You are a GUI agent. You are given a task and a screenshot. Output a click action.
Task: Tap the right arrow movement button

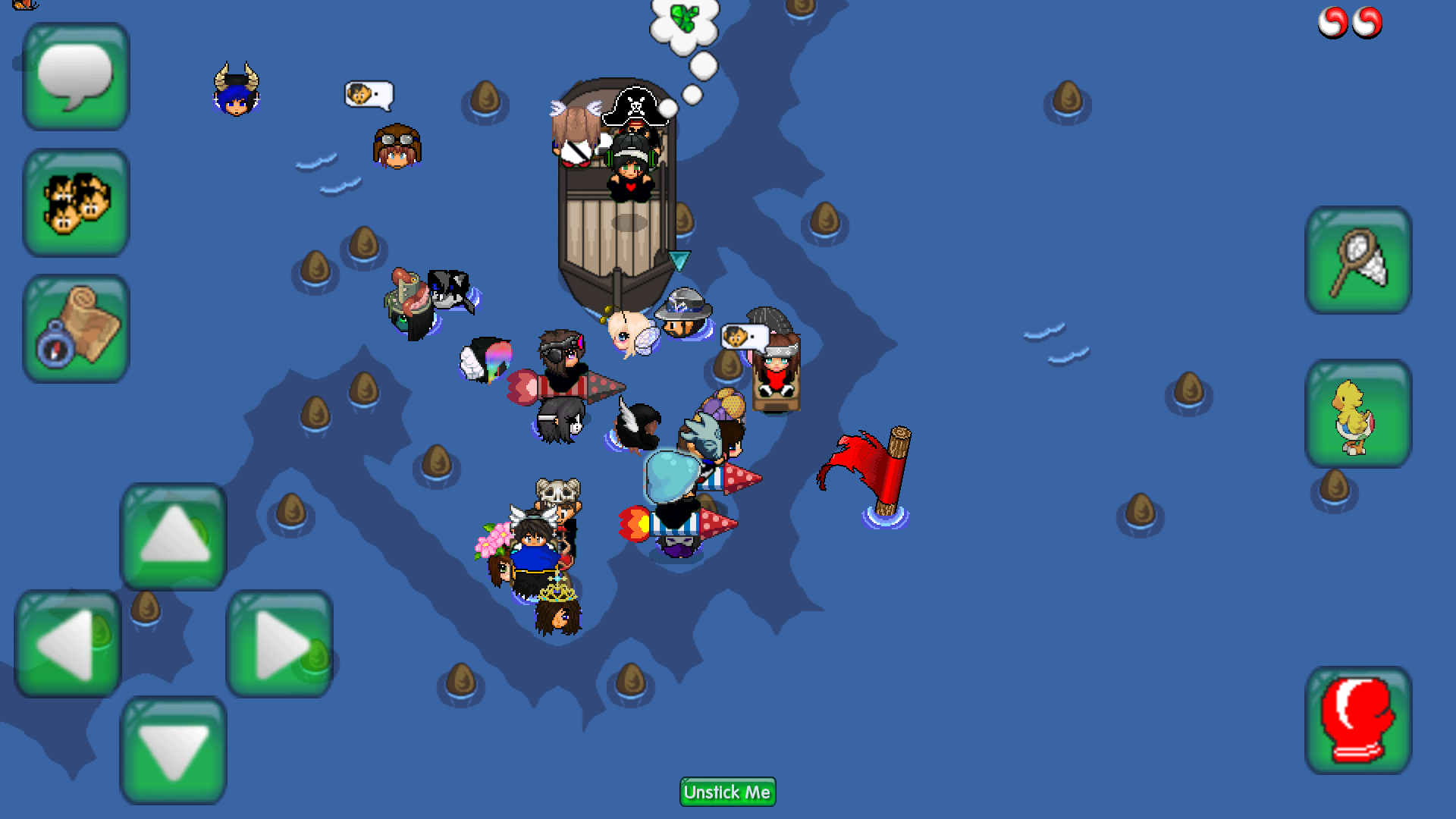pyautogui.click(x=280, y=644)
